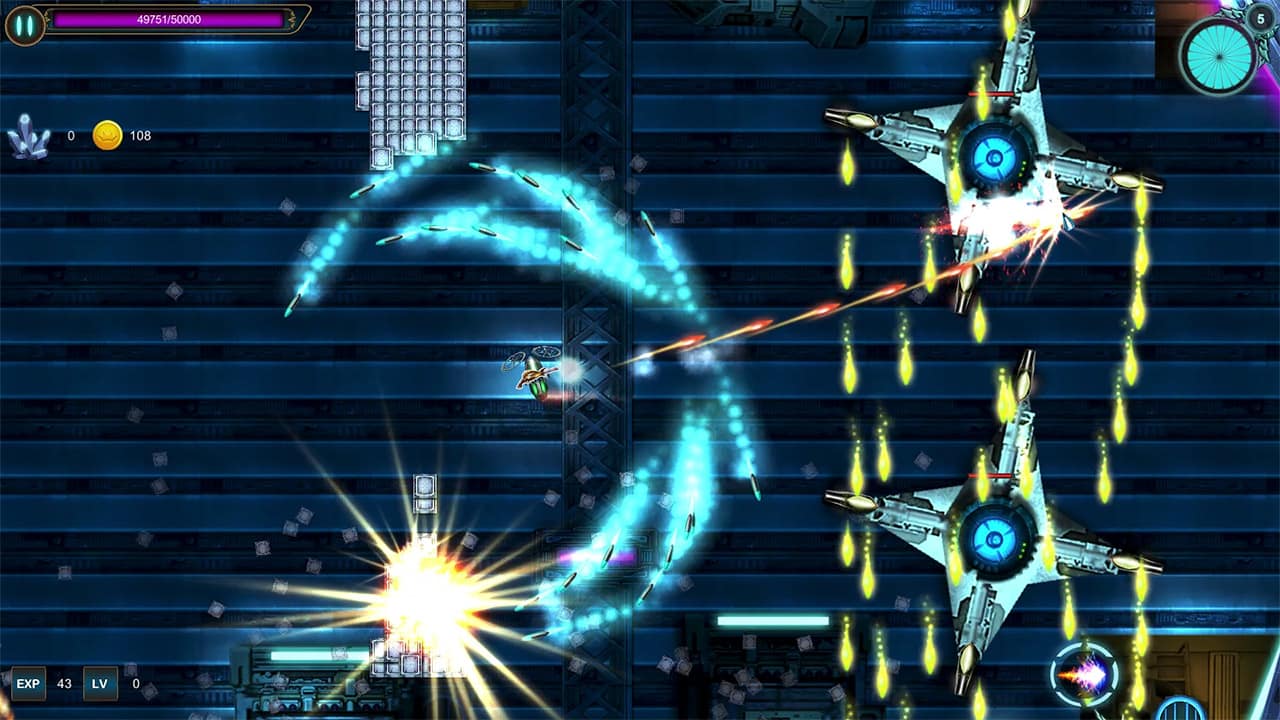Activate the special attack icon bottom-right
Screen dimensions: 1280x720
(x=1085, y=673)
